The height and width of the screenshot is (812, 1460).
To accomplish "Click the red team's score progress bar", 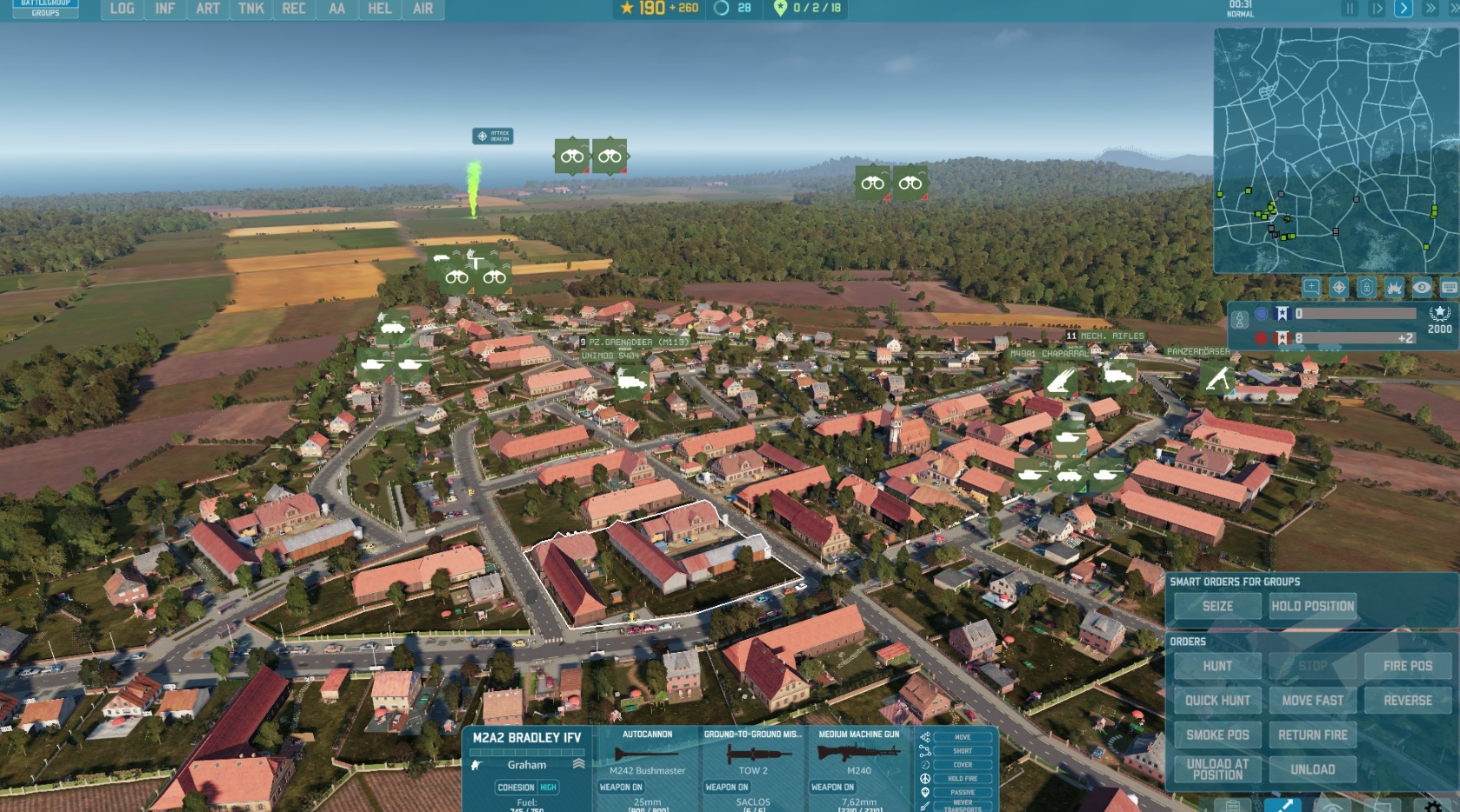I will click(x=1357, y=338).
